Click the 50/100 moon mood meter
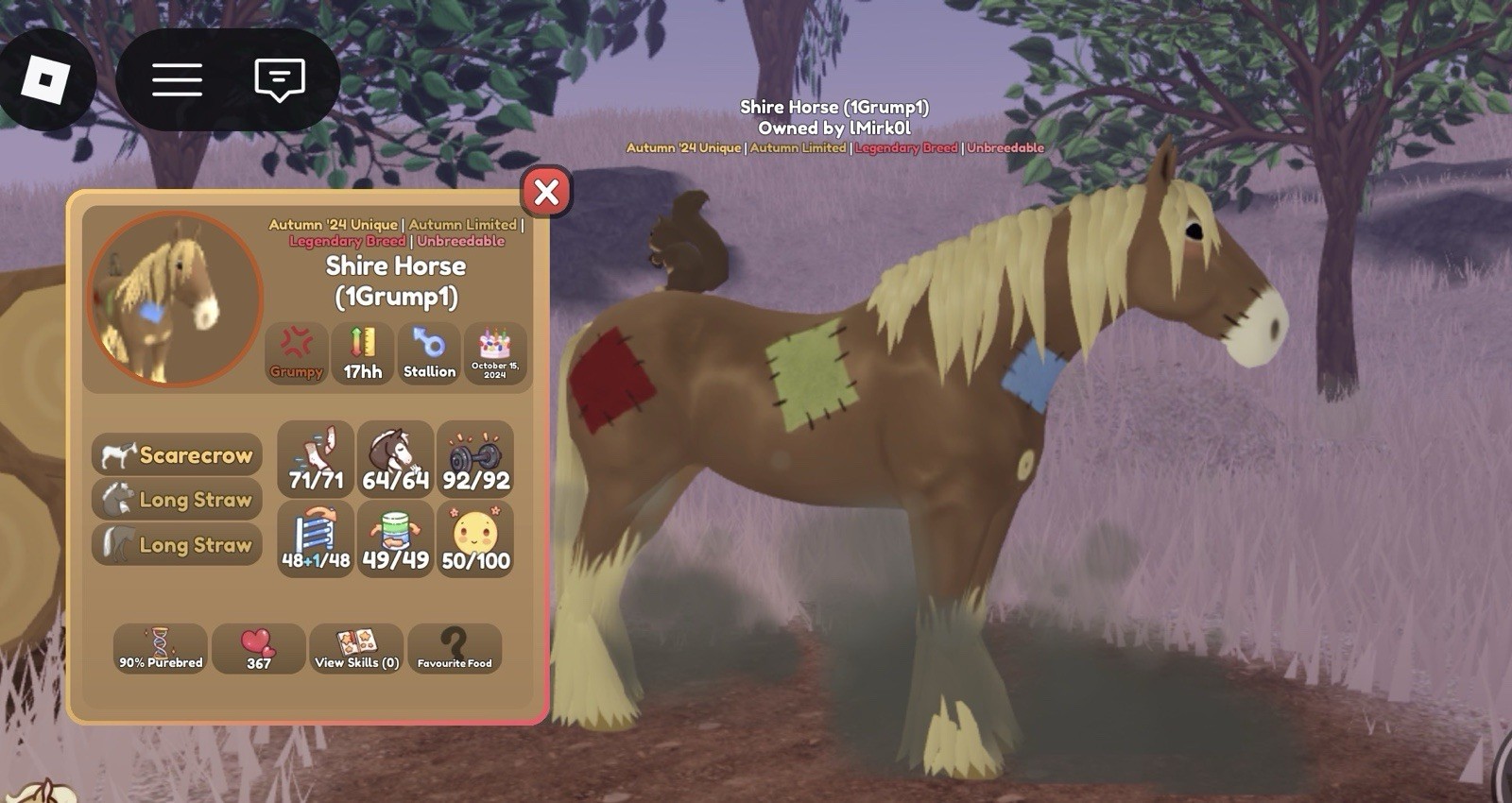The width and height of the screenshot is (1512, 803). (474, 538)
